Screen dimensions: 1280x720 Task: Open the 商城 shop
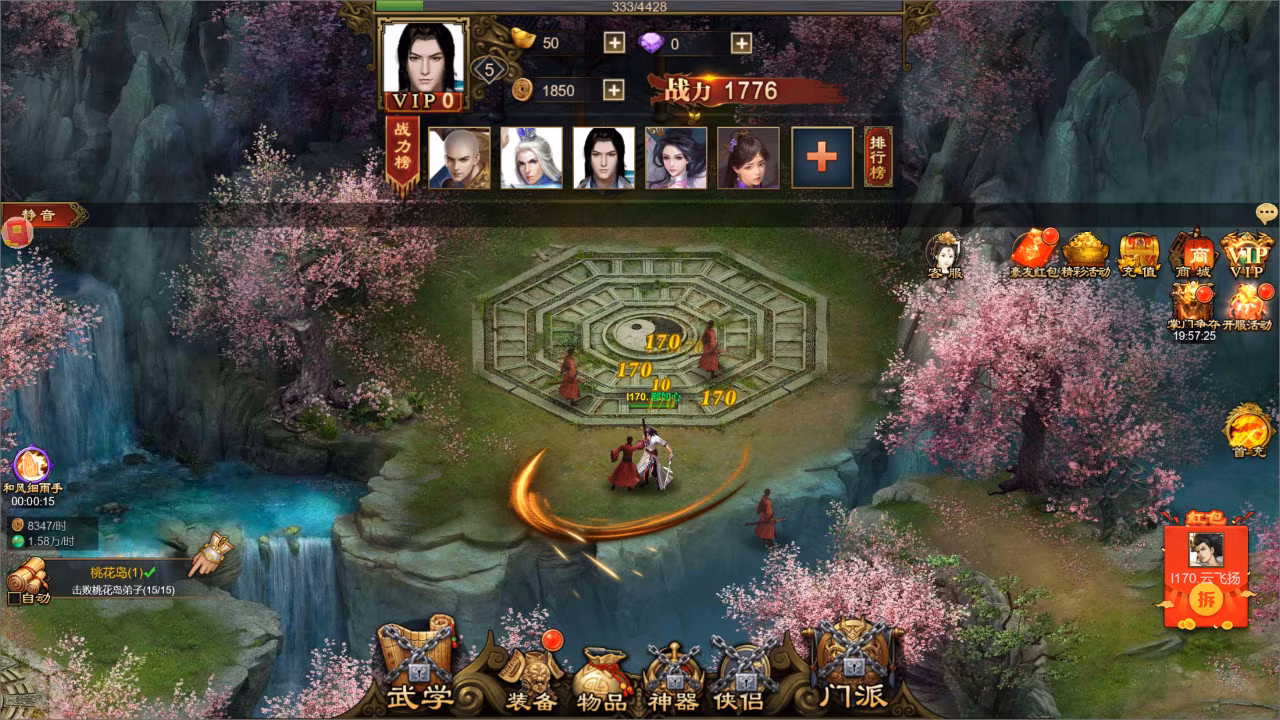tap(1192, 254)
